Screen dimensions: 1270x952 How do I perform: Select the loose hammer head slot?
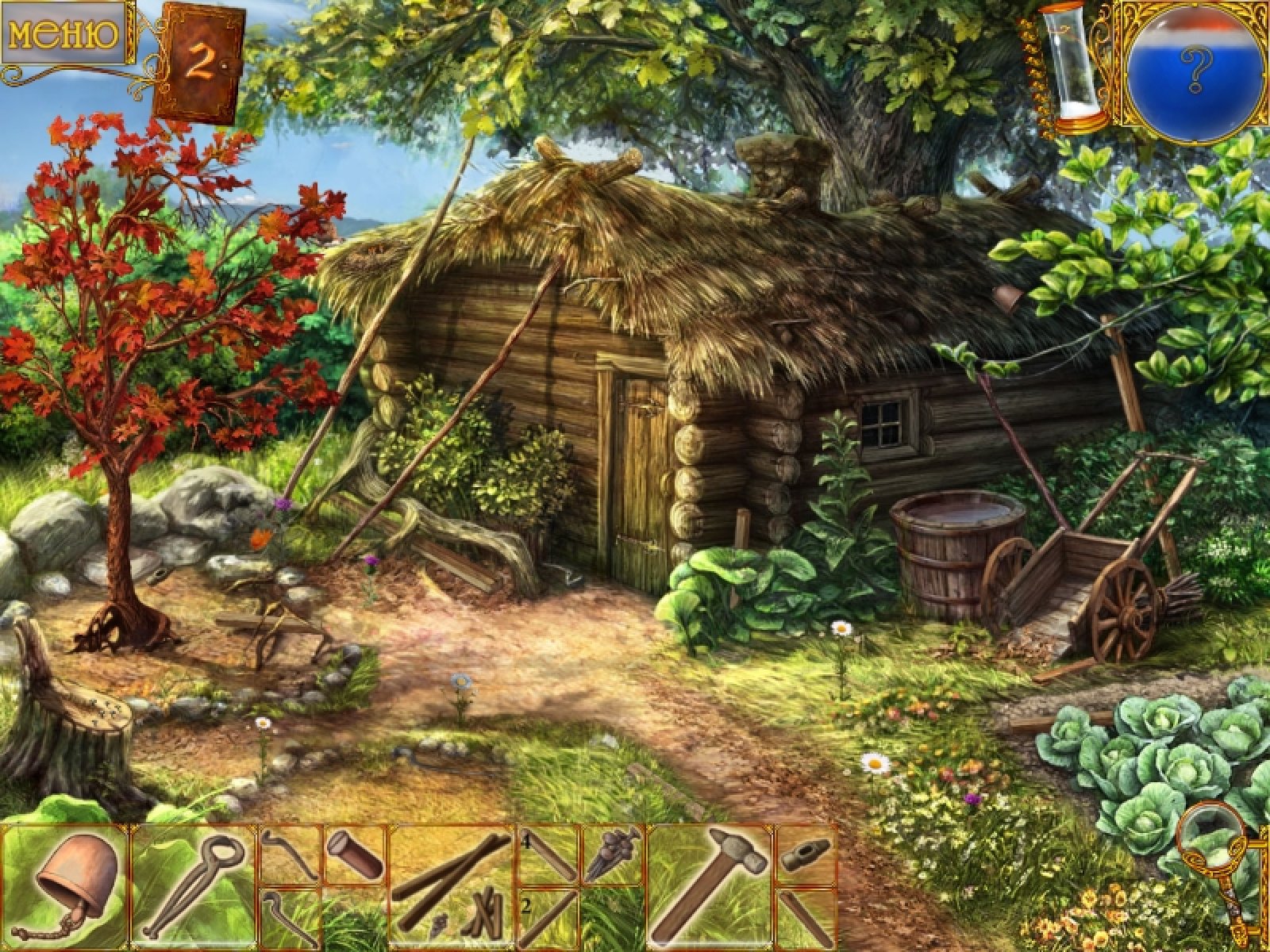pos(805,855)
